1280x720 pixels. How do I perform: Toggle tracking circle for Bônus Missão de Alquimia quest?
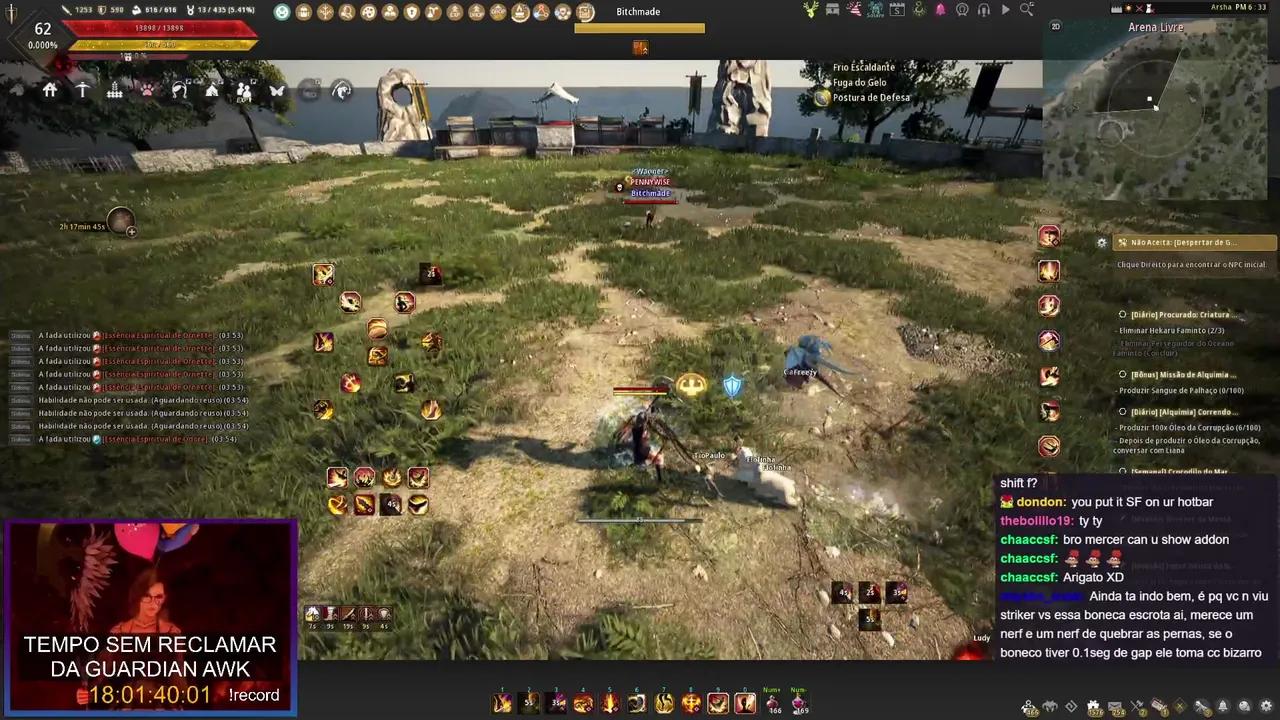(x=1122, y=374)
